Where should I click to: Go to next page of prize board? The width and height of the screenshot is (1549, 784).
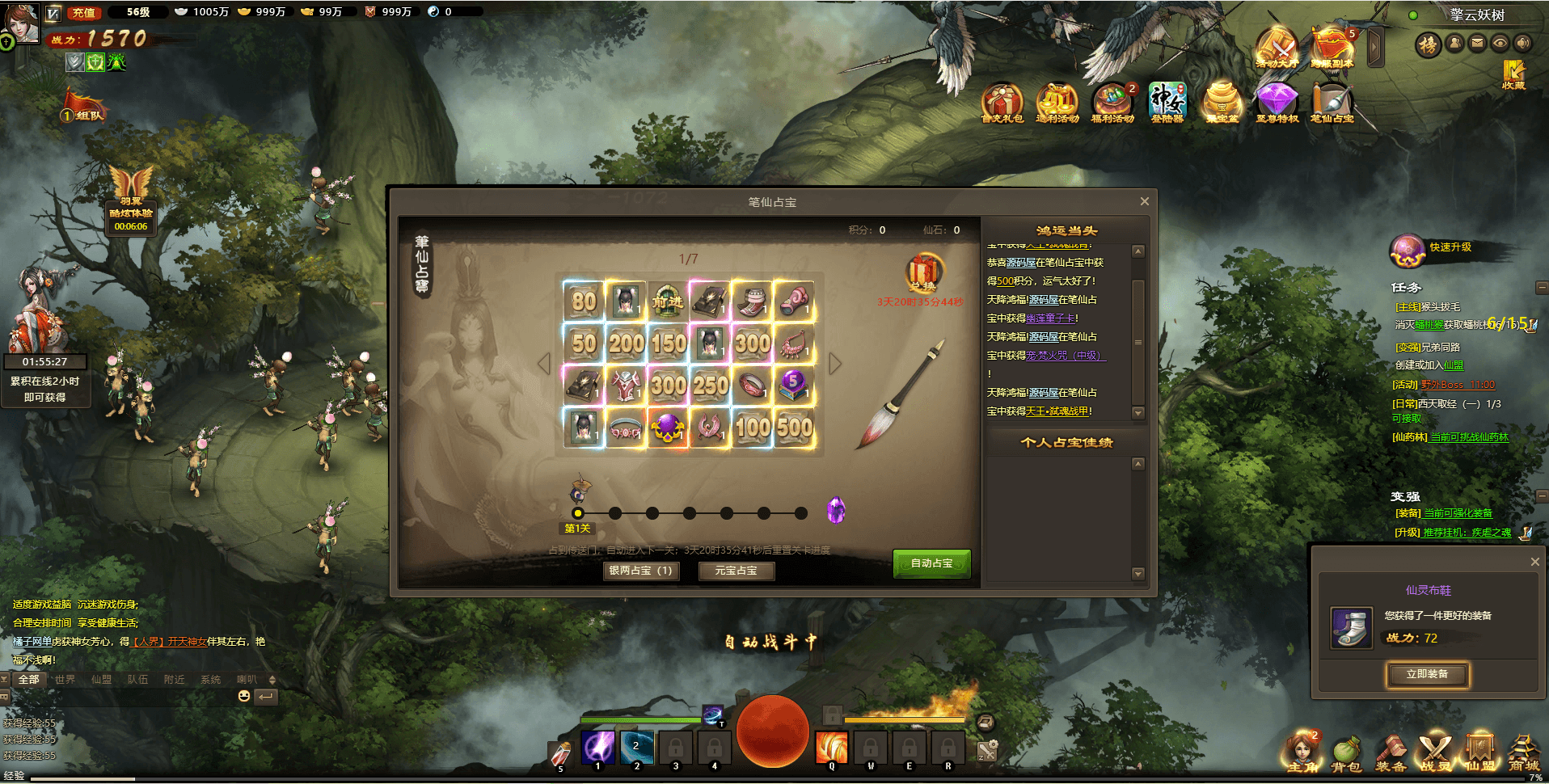pyautogui.click(x=835, y=364)
